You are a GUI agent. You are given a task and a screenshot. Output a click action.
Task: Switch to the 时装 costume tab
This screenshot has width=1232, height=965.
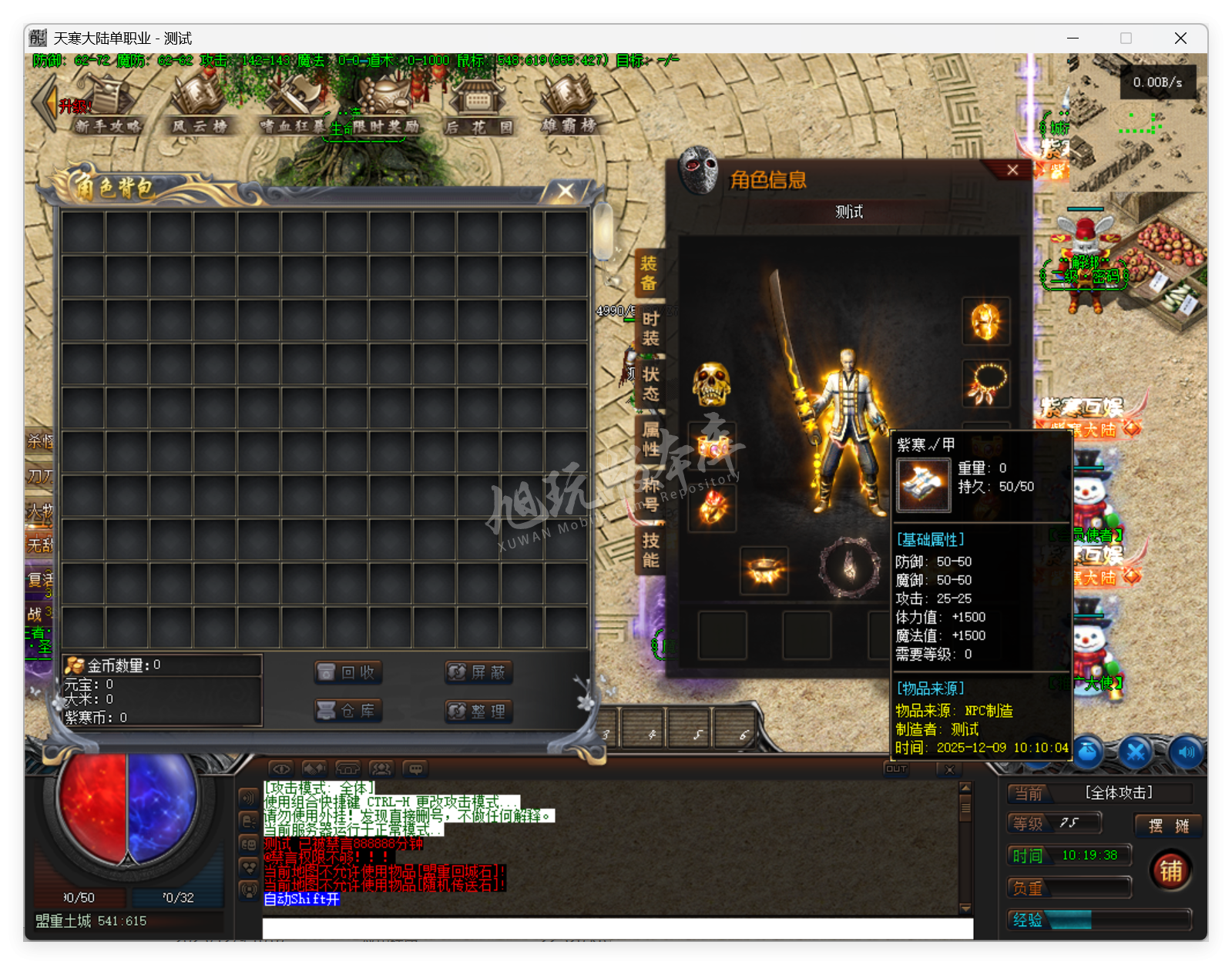[650, 329]
